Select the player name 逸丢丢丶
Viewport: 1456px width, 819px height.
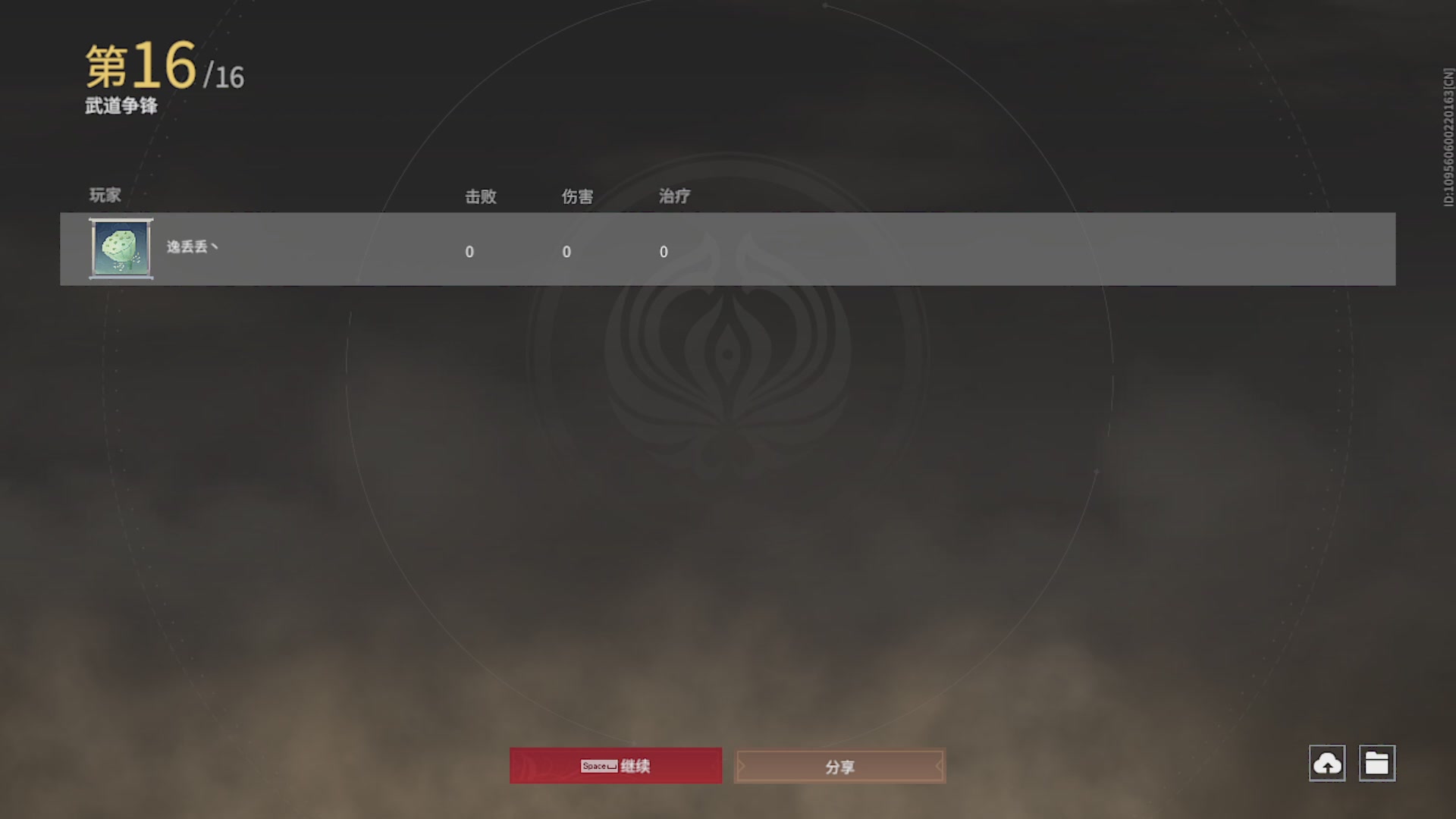[x=191, y=247]
